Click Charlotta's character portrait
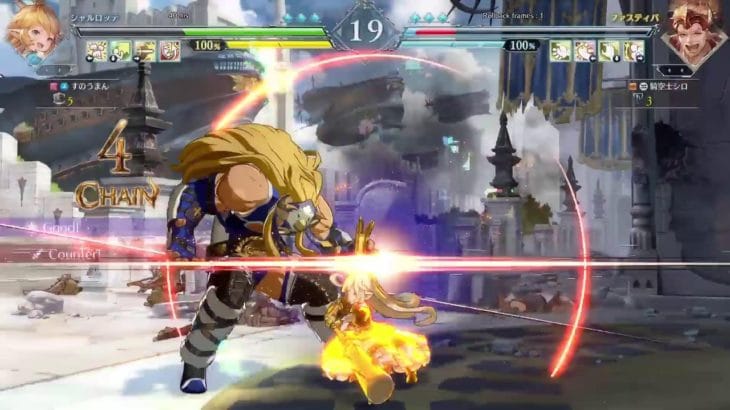The height and width of the screenshot is (410, 730). [32, 30]
